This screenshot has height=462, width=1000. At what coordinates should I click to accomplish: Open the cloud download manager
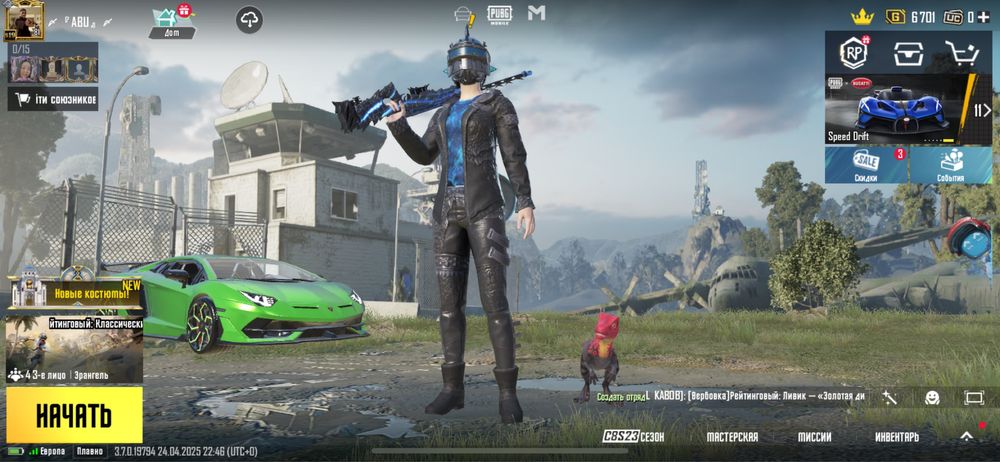[249, 18]
